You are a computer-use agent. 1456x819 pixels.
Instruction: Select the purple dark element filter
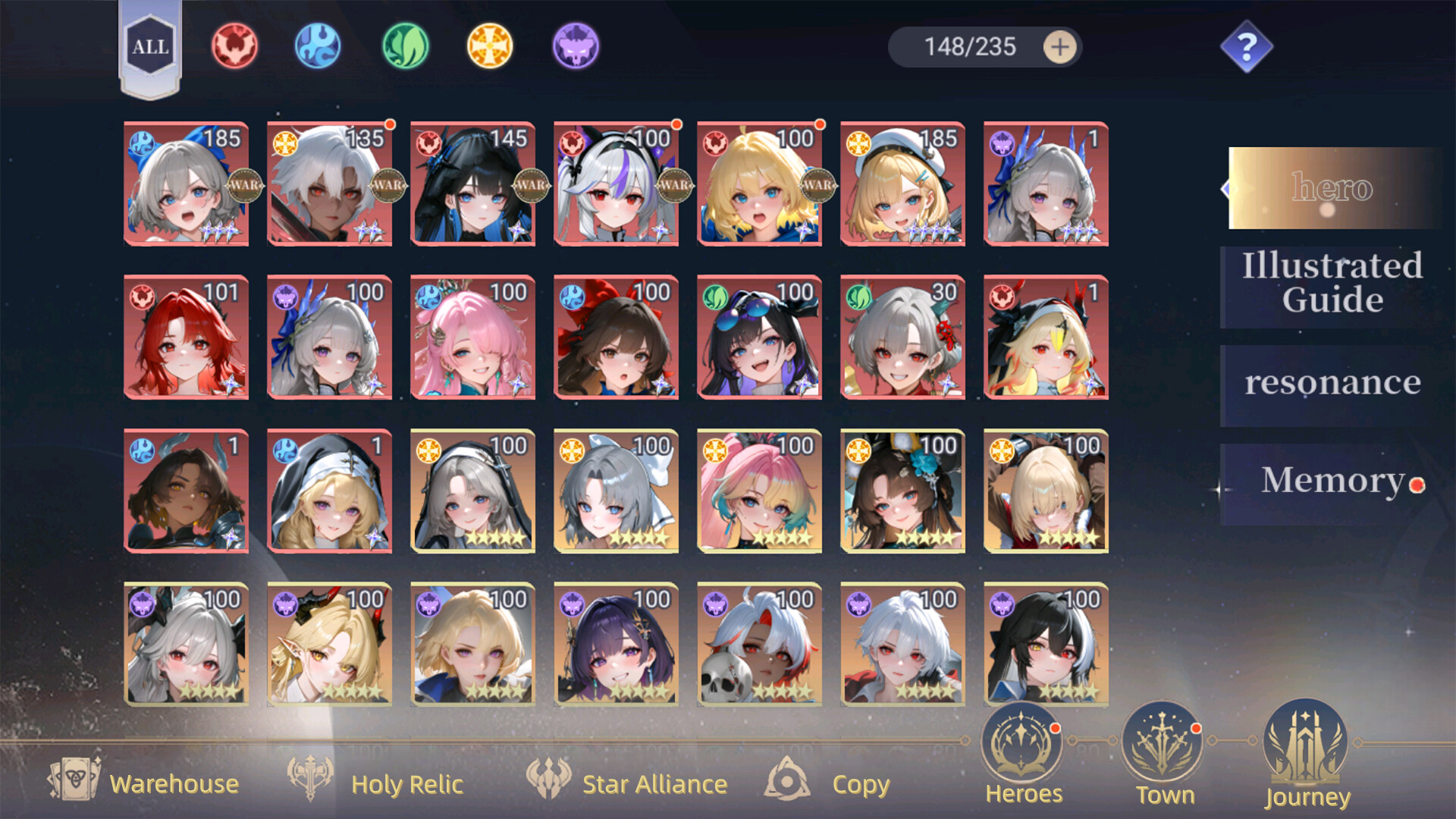tap(576, 45)
